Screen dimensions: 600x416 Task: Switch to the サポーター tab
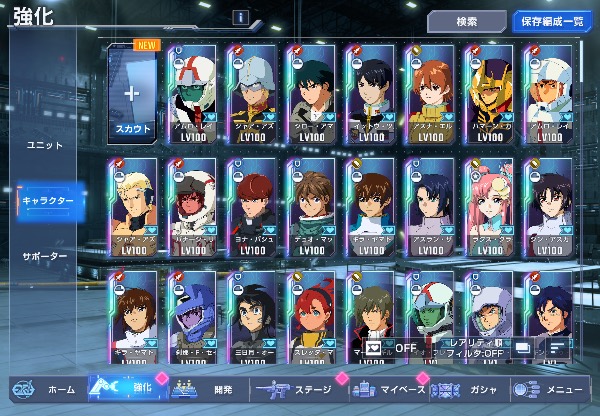[x=45, y=257]
